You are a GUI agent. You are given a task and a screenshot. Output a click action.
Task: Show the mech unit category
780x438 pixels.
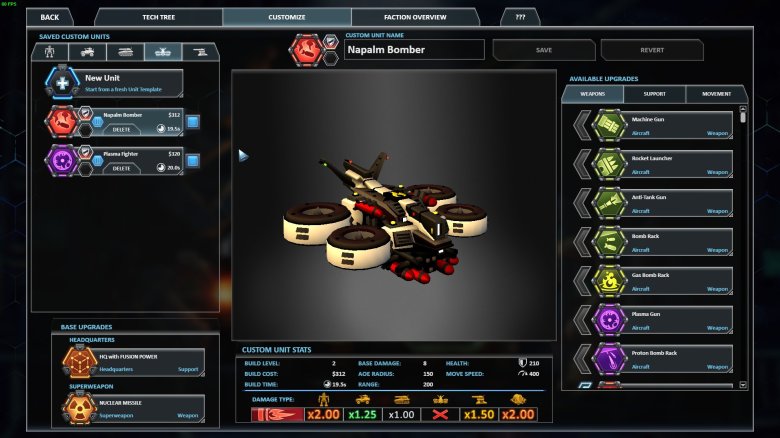pos(49,52)
